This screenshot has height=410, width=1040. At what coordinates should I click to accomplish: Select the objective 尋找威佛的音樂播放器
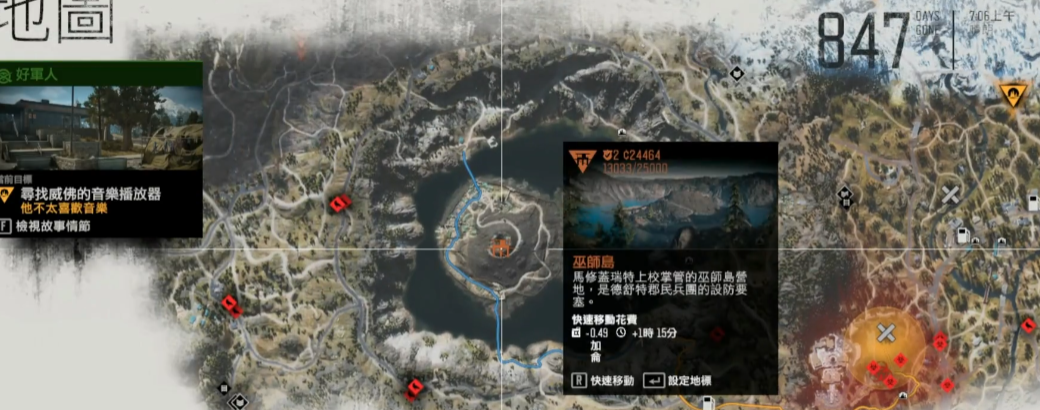point(89,193)
